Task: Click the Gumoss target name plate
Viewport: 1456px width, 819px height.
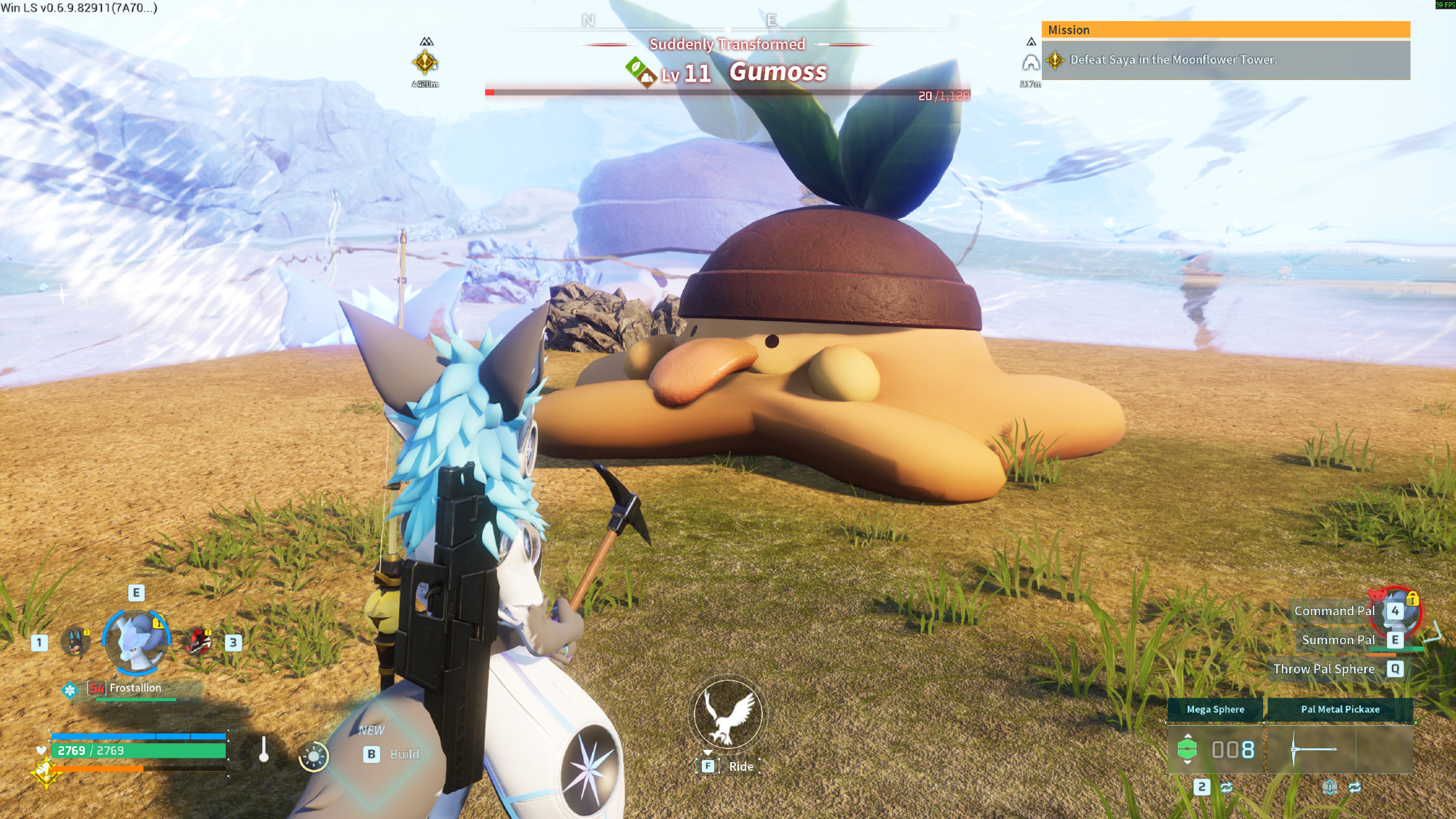Action: pos(778,72)
